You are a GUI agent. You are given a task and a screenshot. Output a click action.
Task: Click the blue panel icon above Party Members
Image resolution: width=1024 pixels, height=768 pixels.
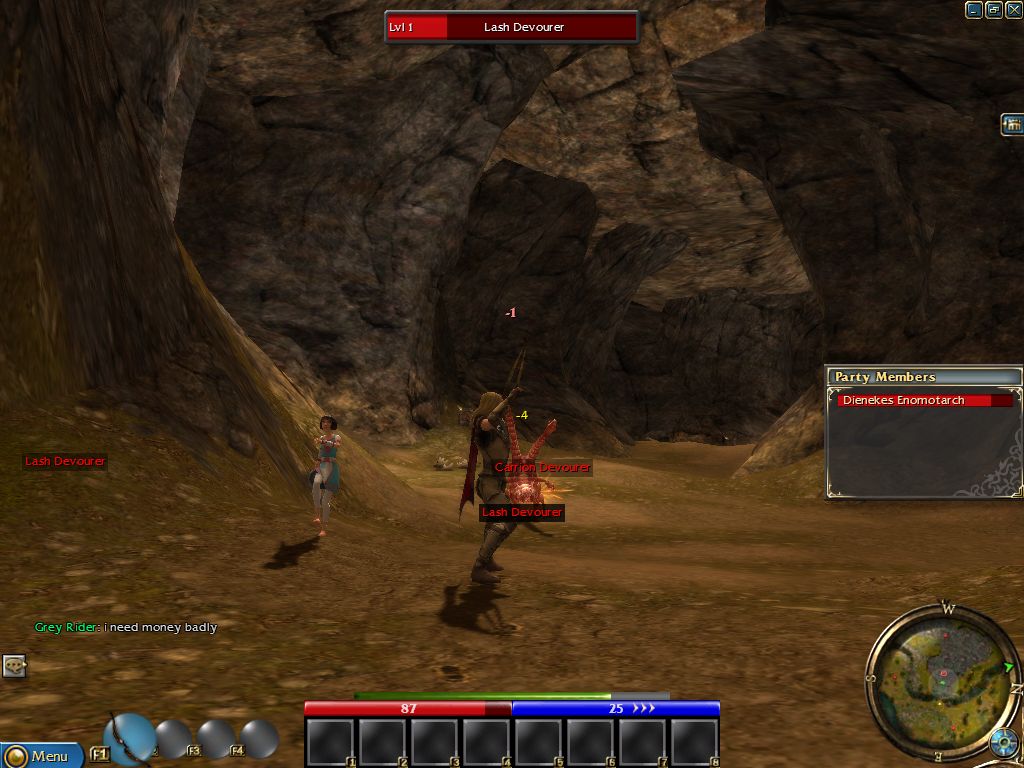point(1012,125)
